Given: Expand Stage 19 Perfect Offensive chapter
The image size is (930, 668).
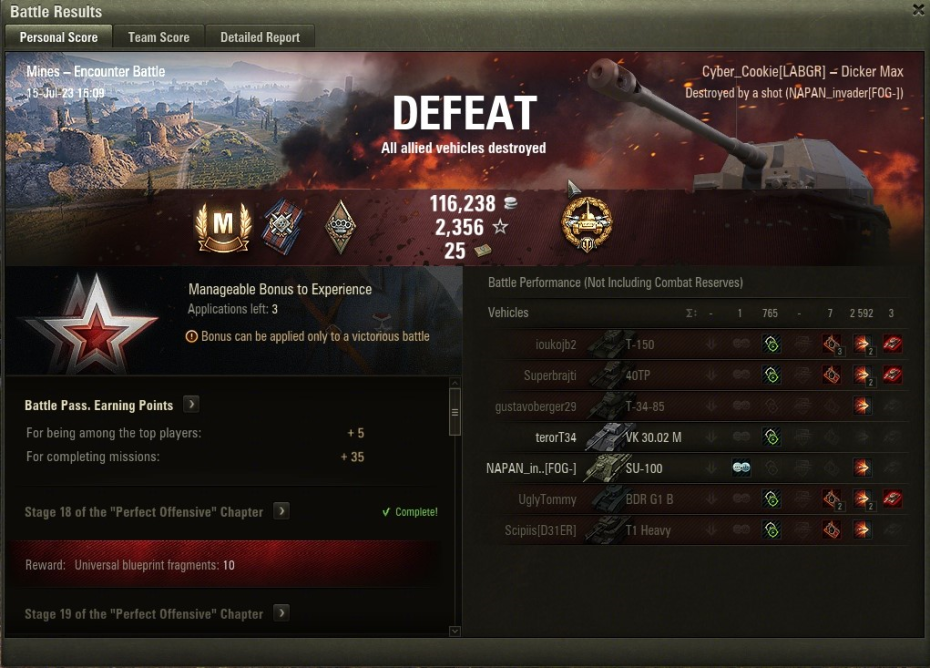Looking at the screenshot, I should click(282, 613).
